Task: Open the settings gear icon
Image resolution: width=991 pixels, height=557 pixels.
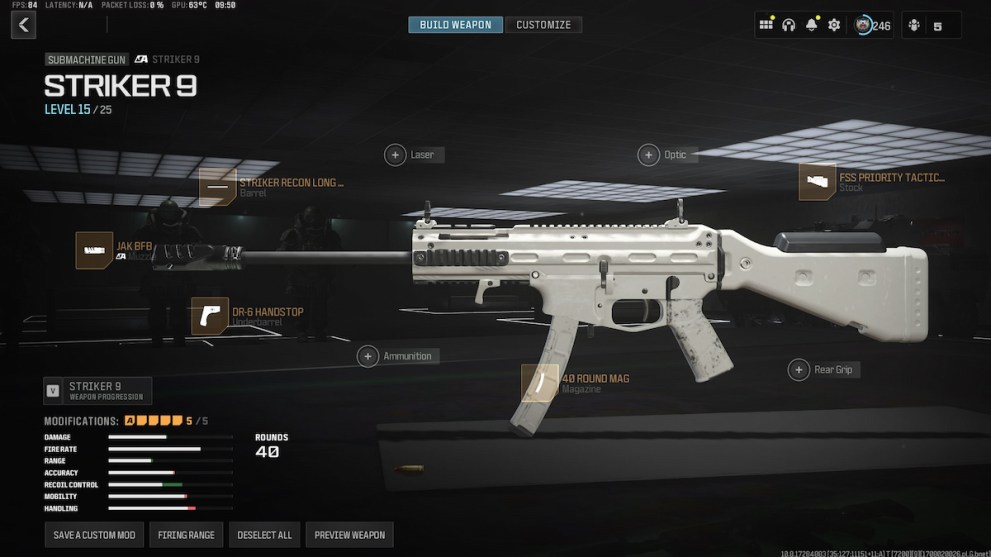Action: (834, 25)
